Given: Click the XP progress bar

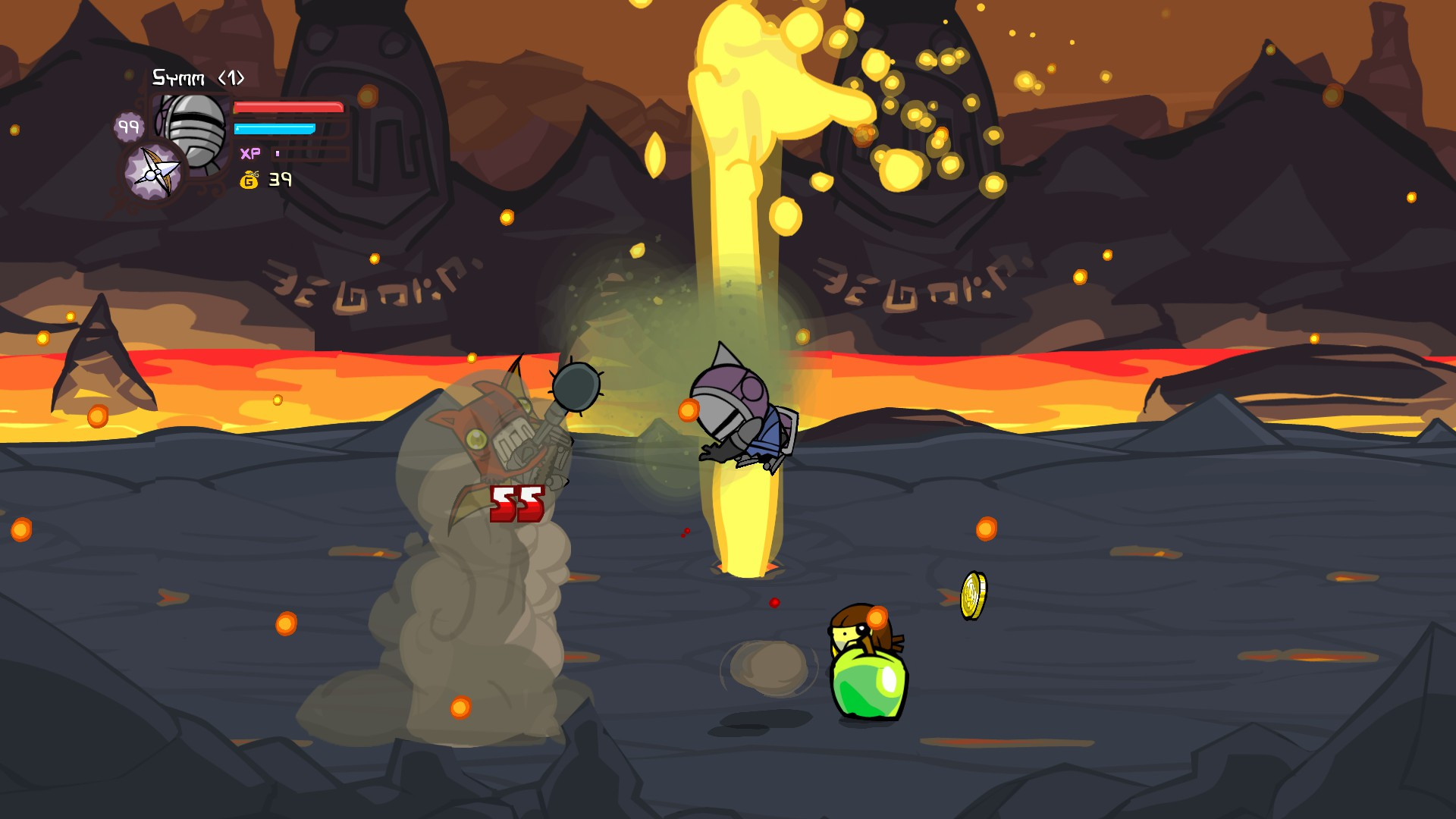Looking at the screenshot, I should (278, 154).
